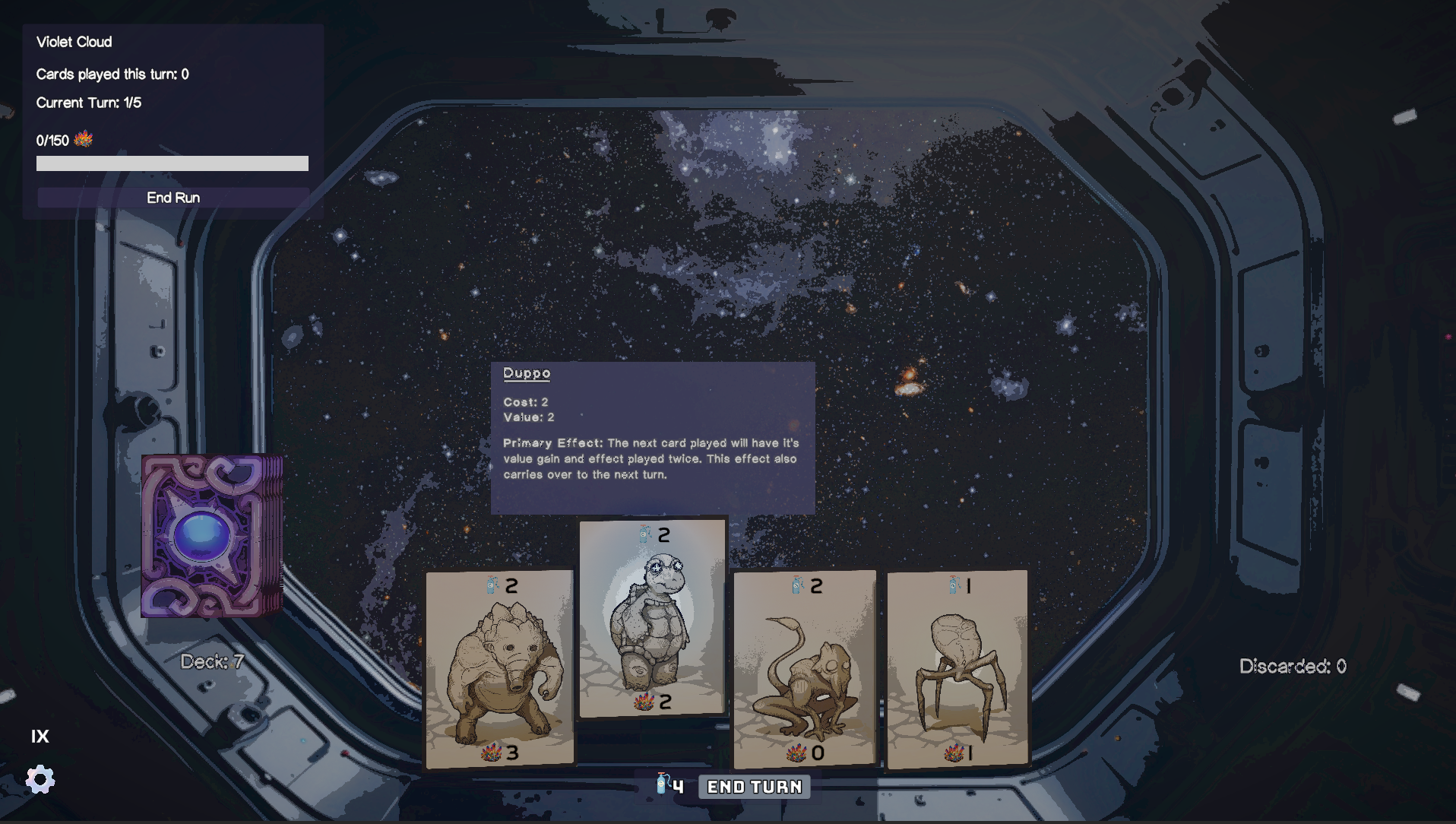Pick the spider-legged creature card

[x=957, y=669]
